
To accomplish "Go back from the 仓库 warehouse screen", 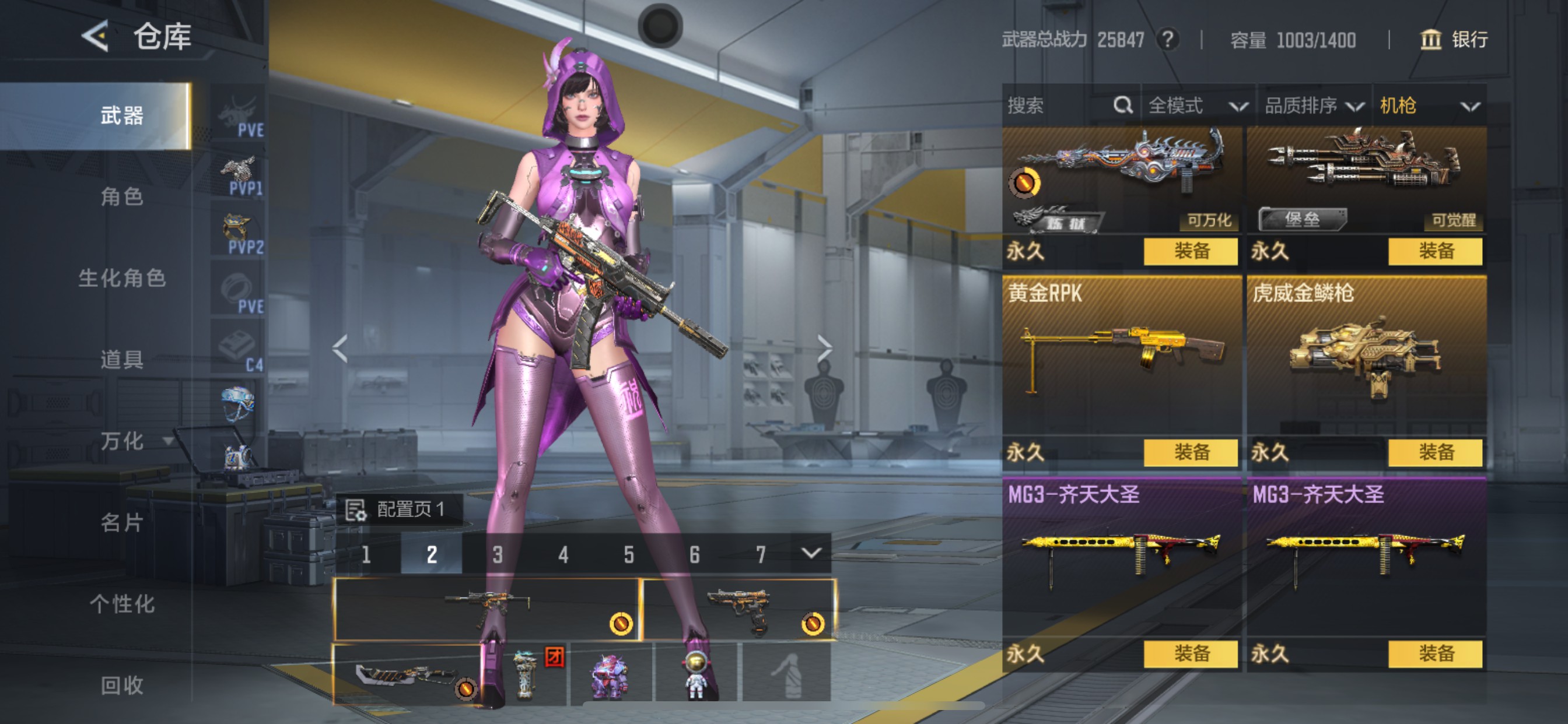I will tap(96, 37).
